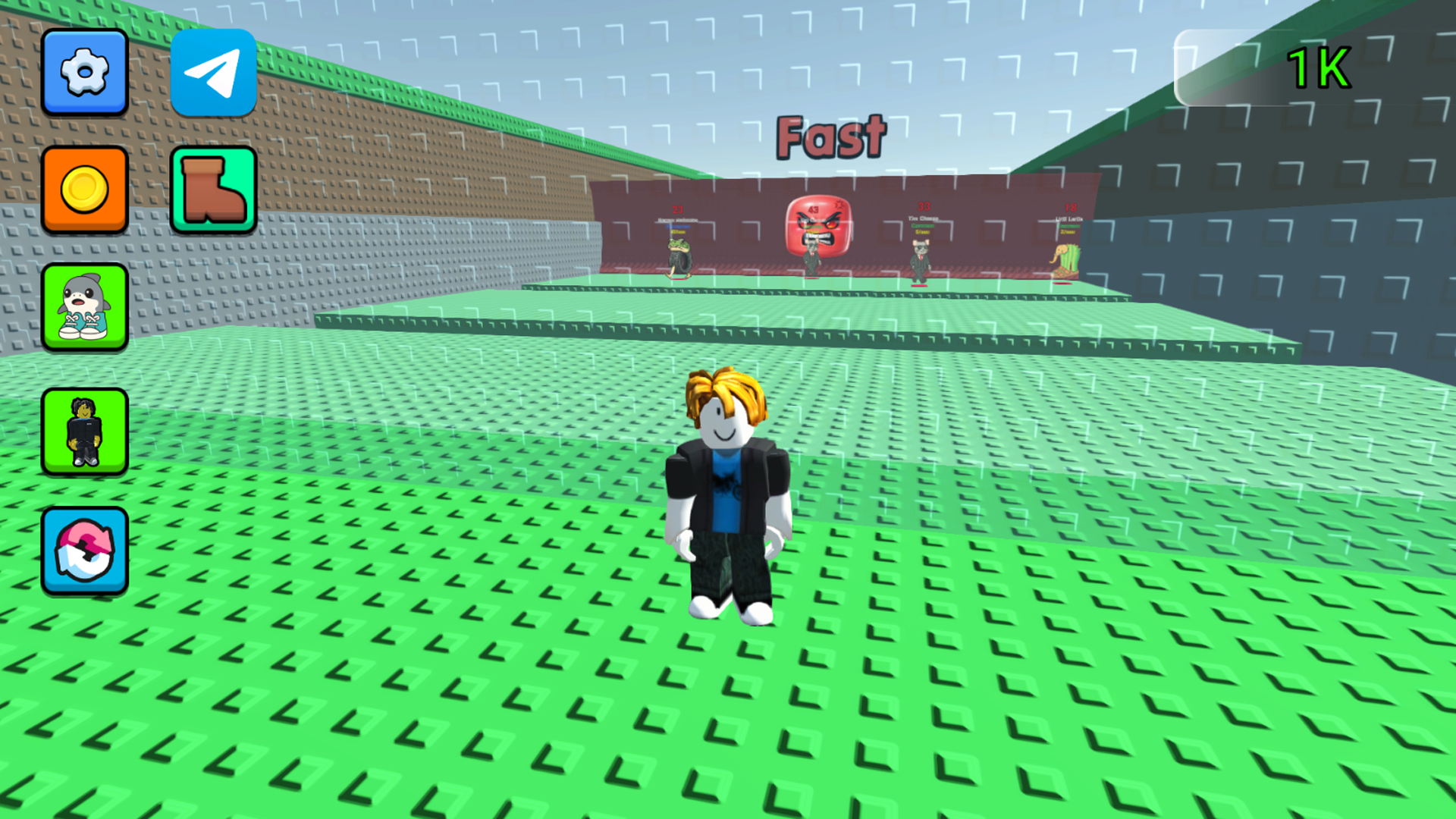Click the level 33 enemy label

[x=924, y=206]
